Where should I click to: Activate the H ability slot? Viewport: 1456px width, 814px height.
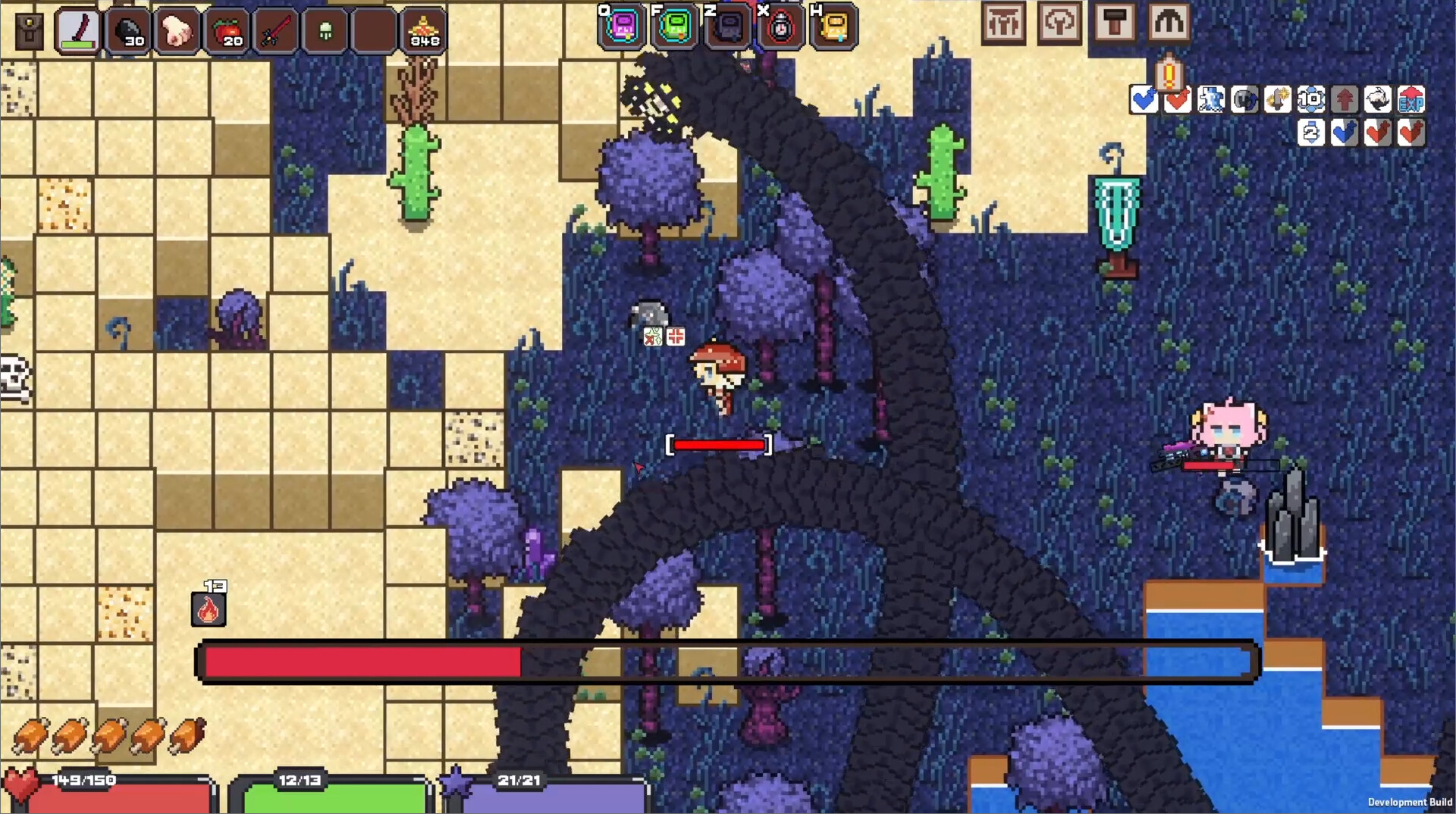point(834,29)
